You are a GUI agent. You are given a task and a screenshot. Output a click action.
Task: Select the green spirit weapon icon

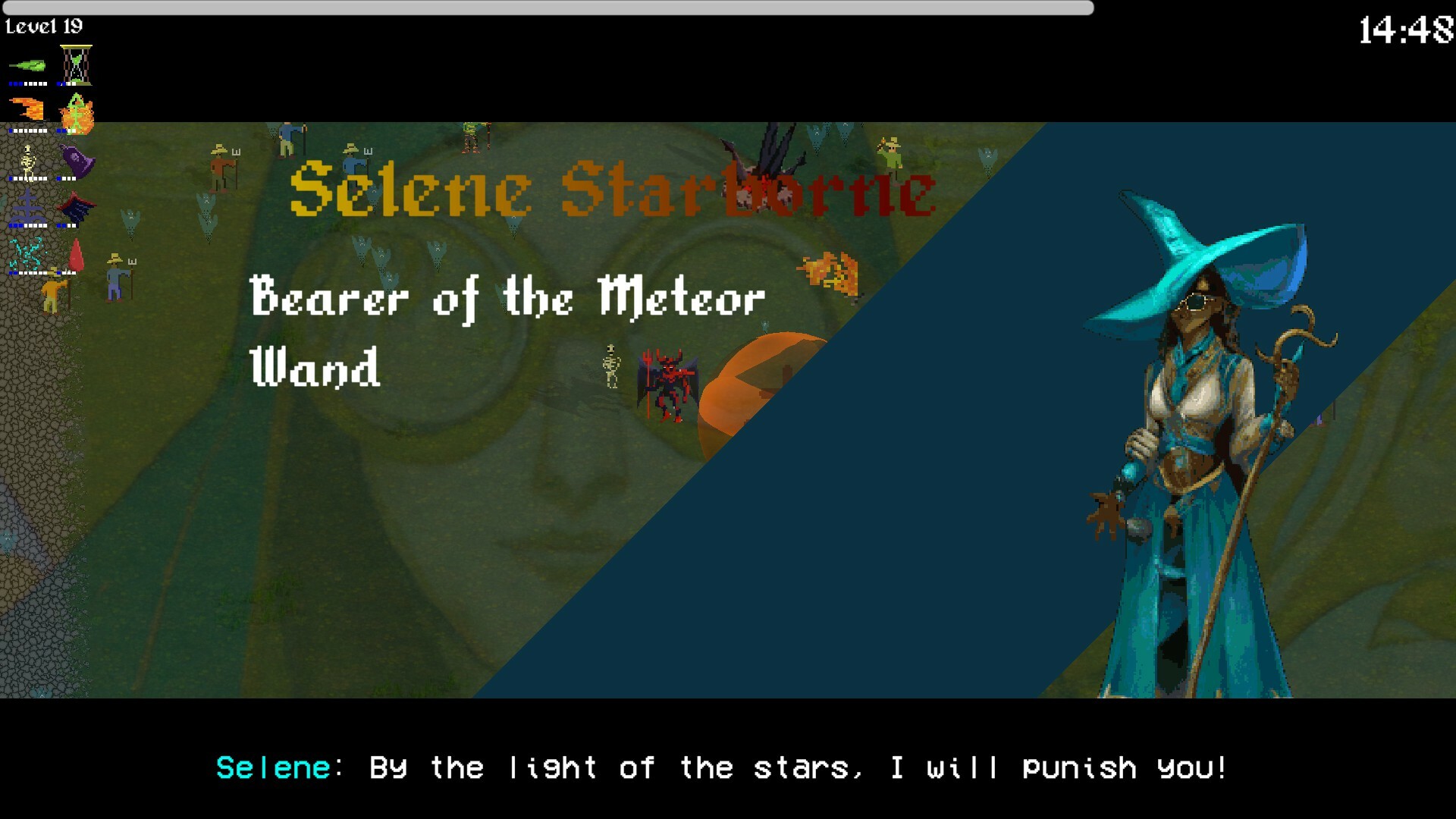[x=27, y=65]
